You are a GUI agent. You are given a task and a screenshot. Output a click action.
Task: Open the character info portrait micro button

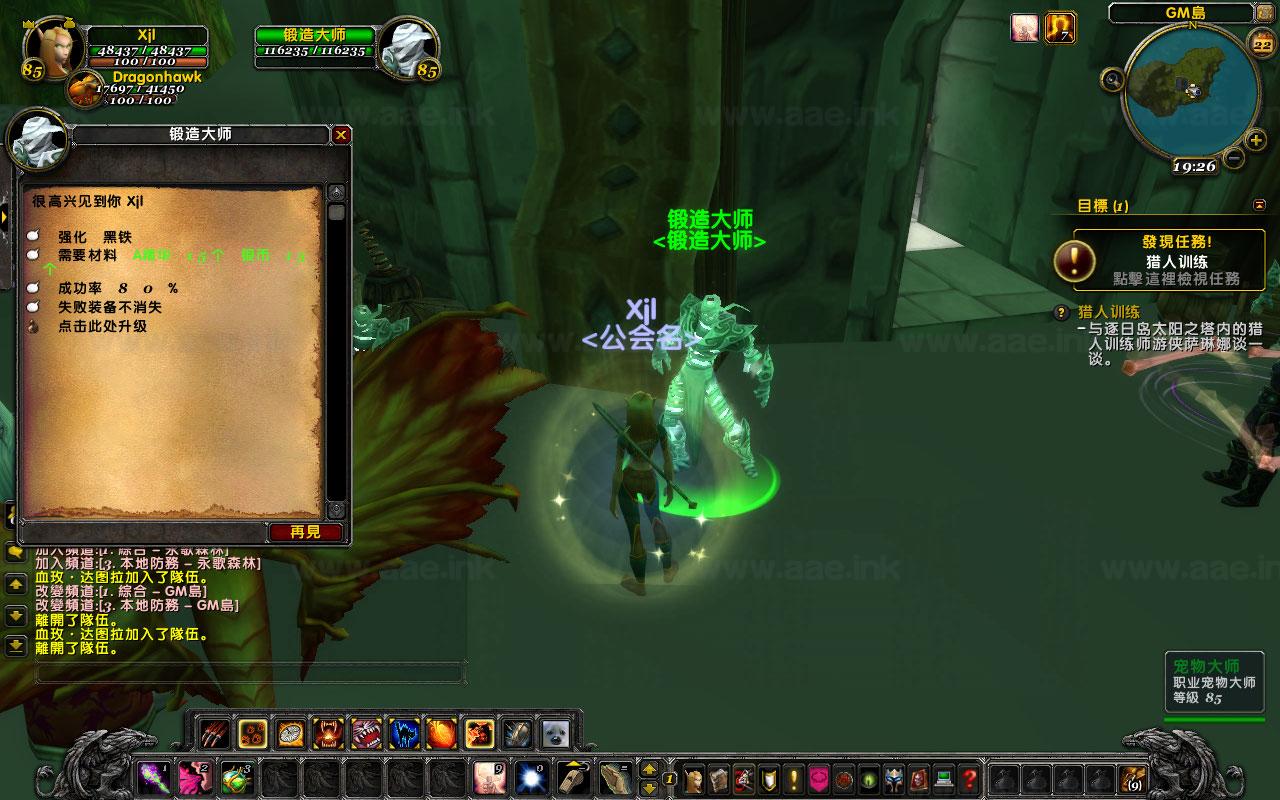[x=693, y=778]
